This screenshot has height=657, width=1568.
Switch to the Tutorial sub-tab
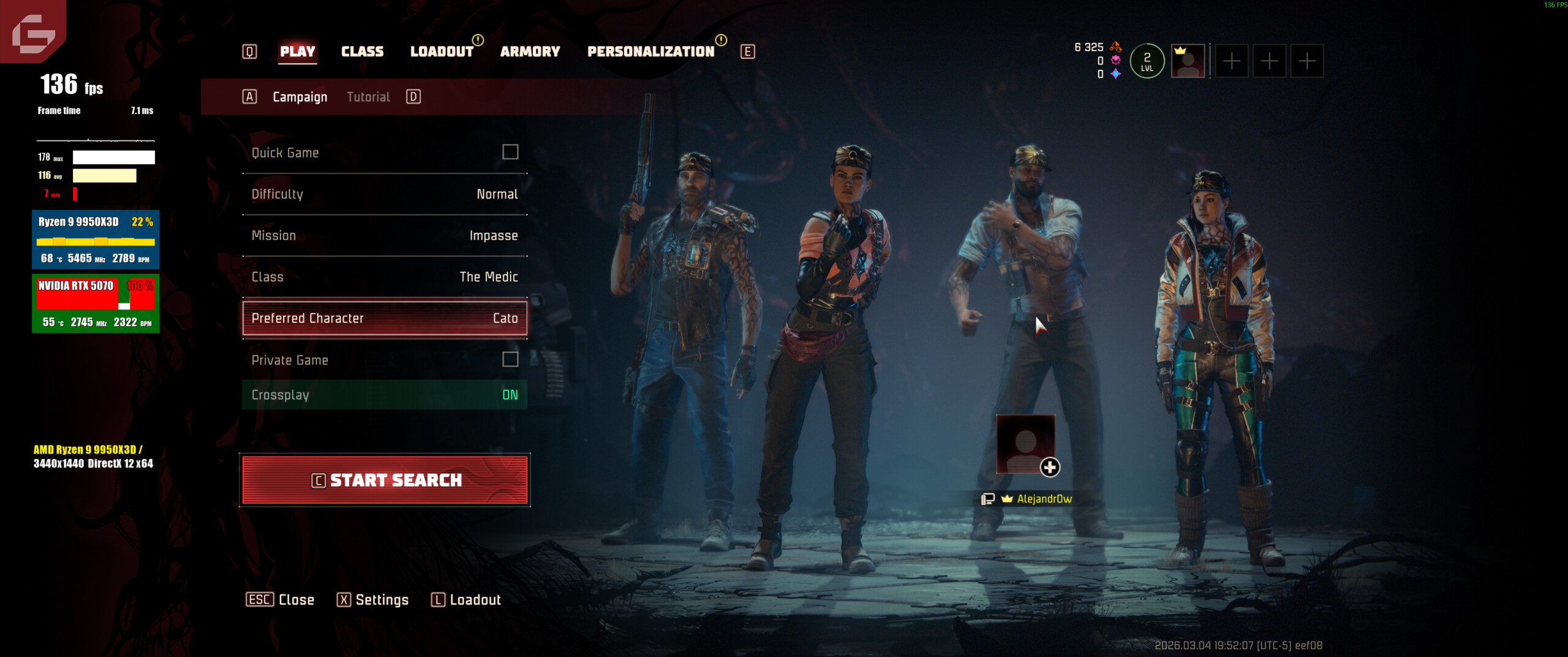coord(368,97)
